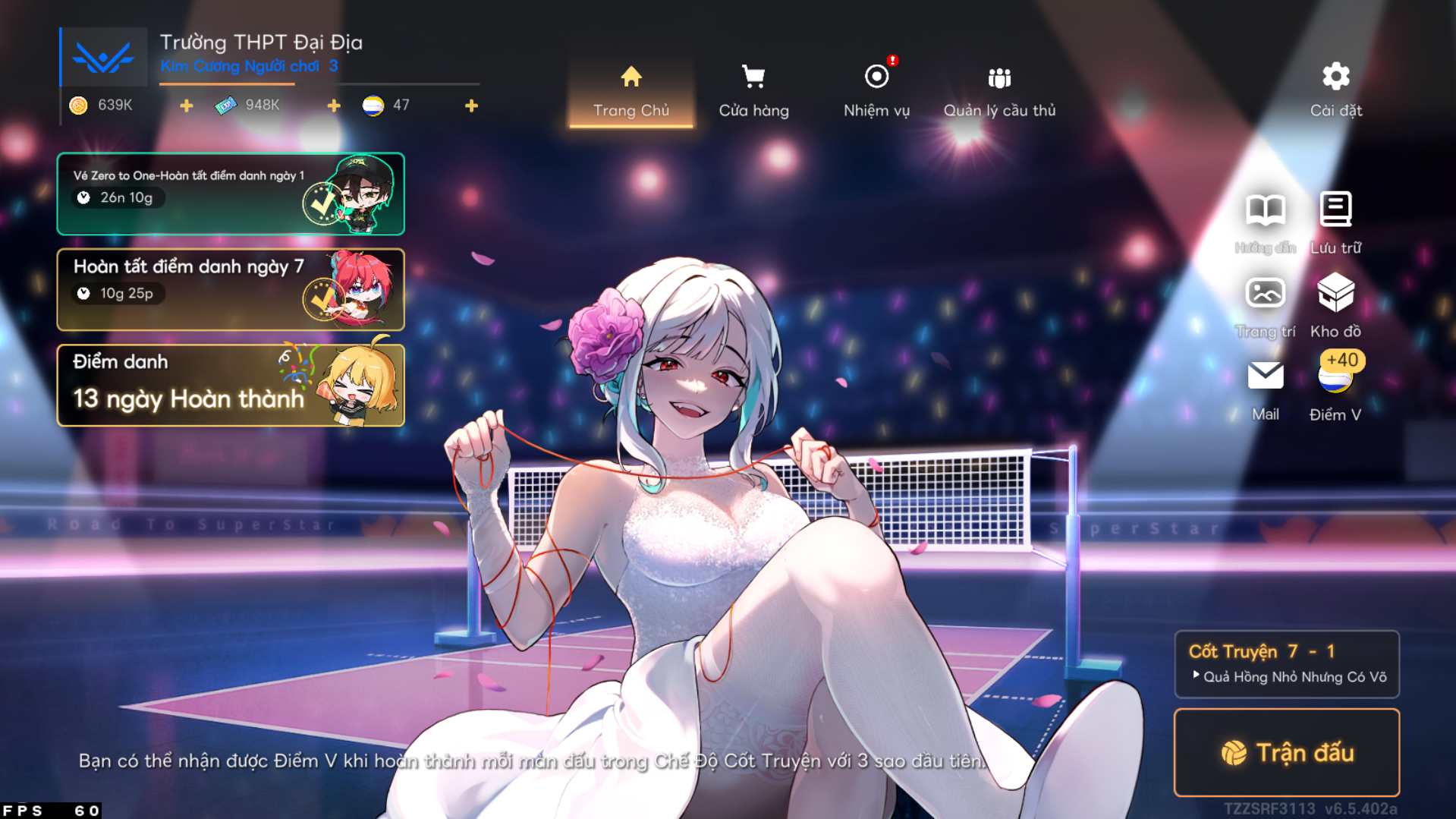This screenshot has height=819, width=1456.
Task: Open the Zero to One ticket banner
Action: click(231, 194)
